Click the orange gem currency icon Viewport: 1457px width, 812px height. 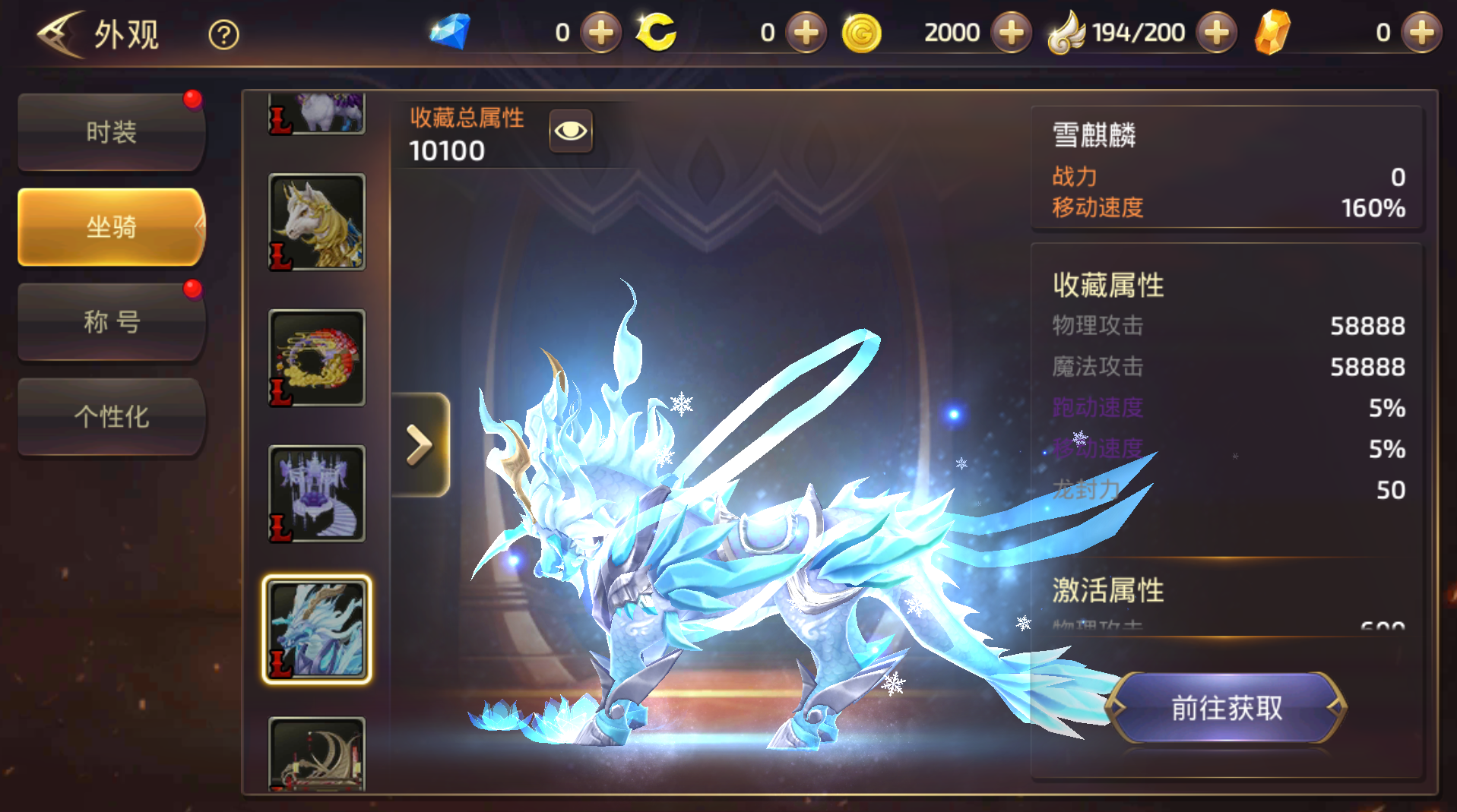(1274, 32)
